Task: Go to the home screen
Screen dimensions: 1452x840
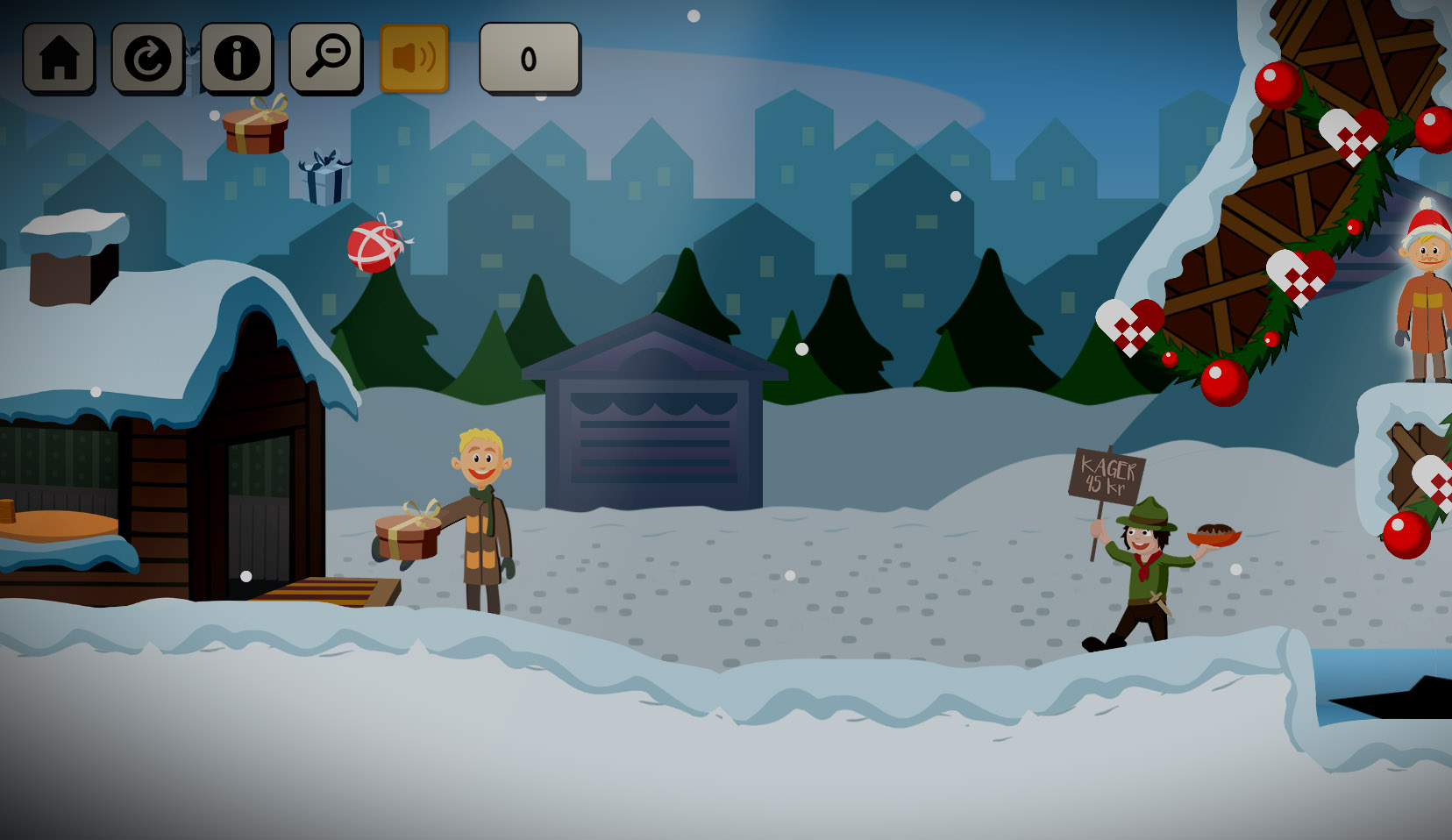Action: [59, 58]
